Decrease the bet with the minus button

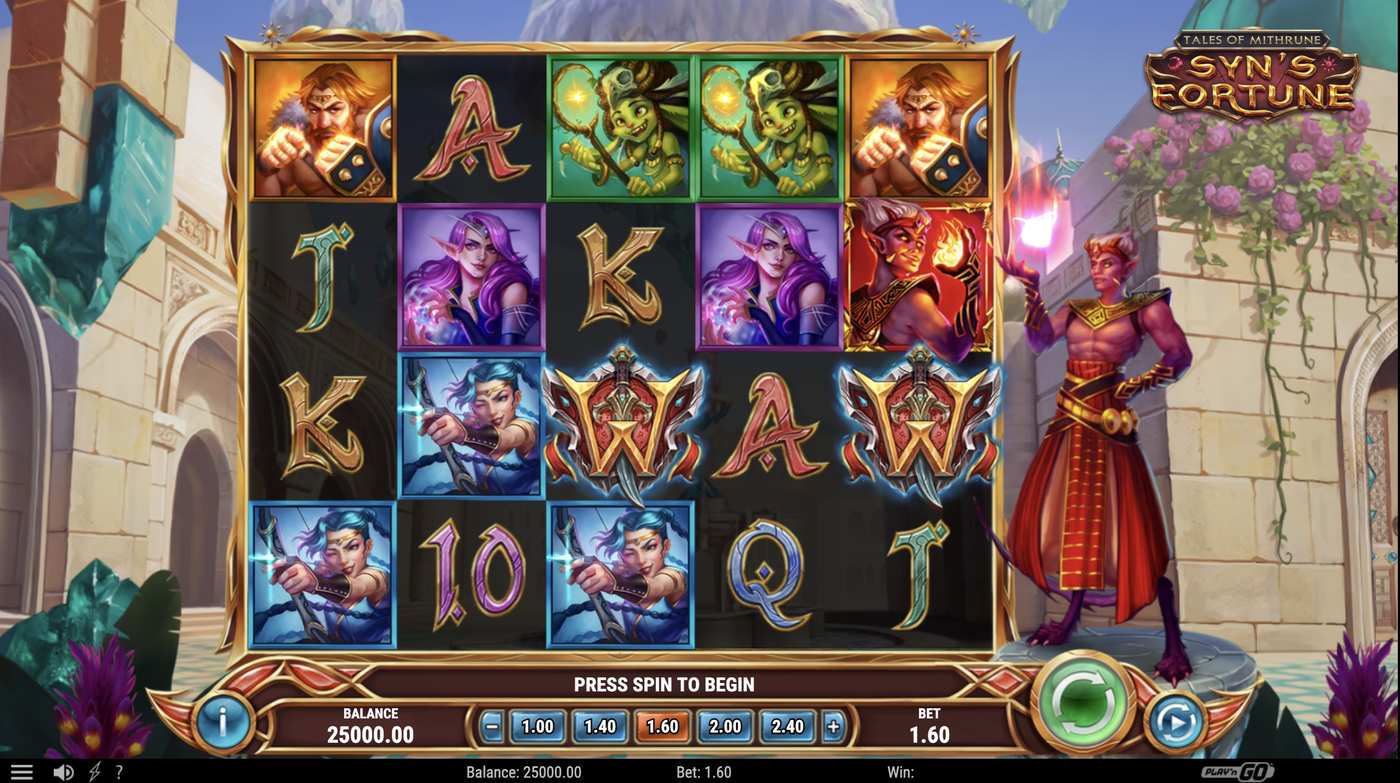pos(492,727)
